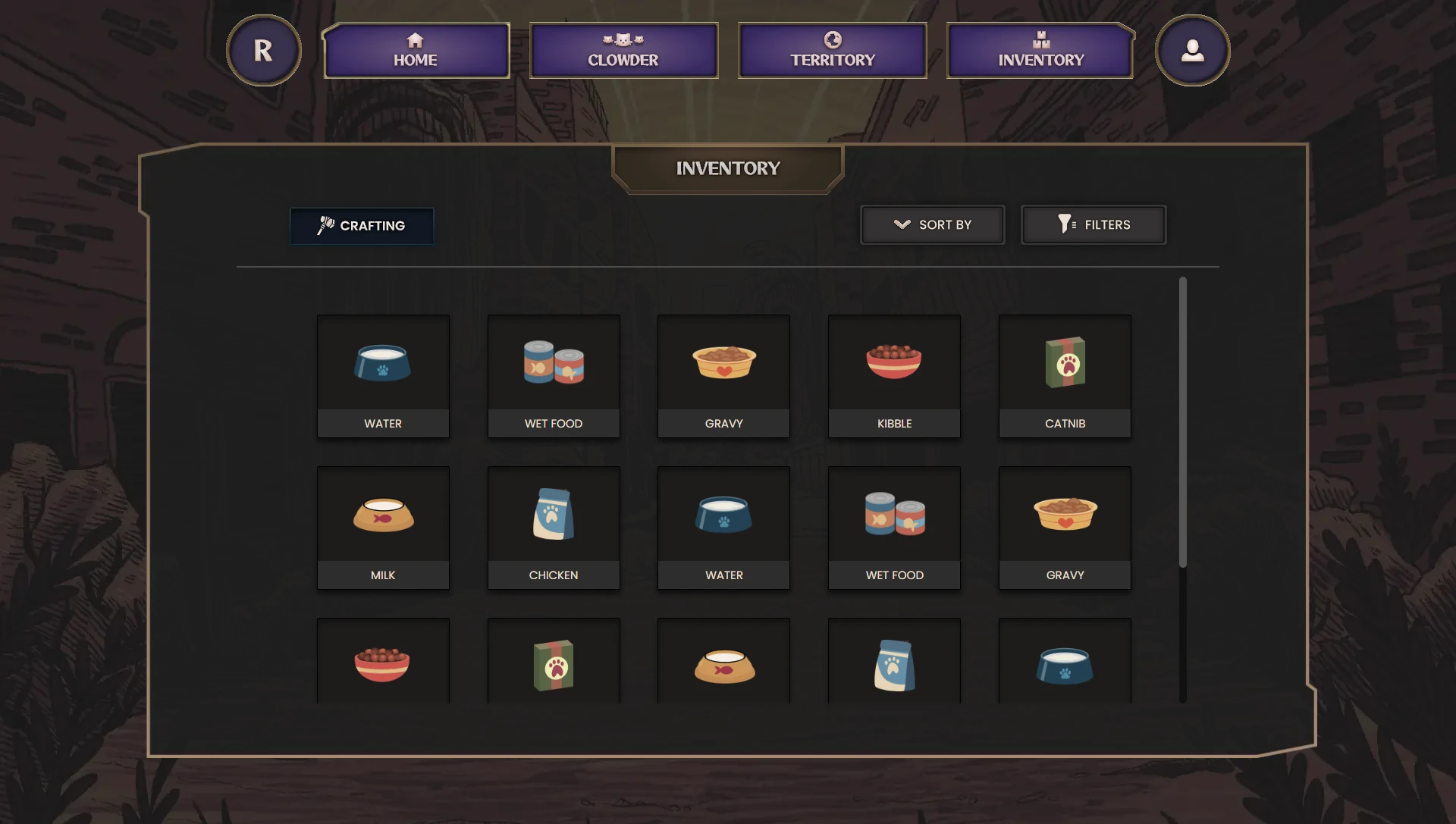Open the user profile icon
Screen dimensions: 1456x824
coord(1192,51)
